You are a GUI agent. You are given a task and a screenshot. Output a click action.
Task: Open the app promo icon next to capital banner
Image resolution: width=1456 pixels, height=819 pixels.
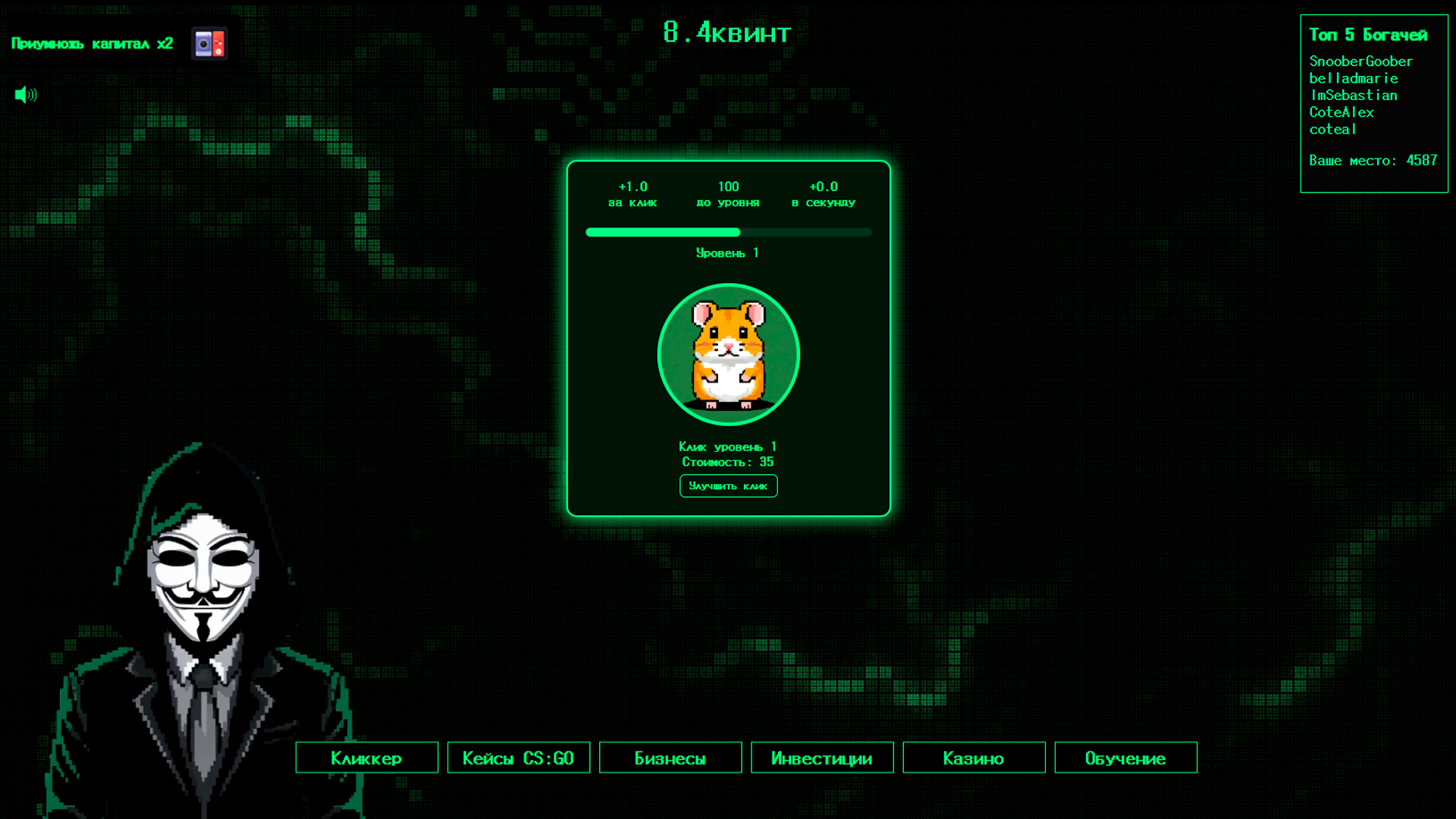(x=209, y=42)
